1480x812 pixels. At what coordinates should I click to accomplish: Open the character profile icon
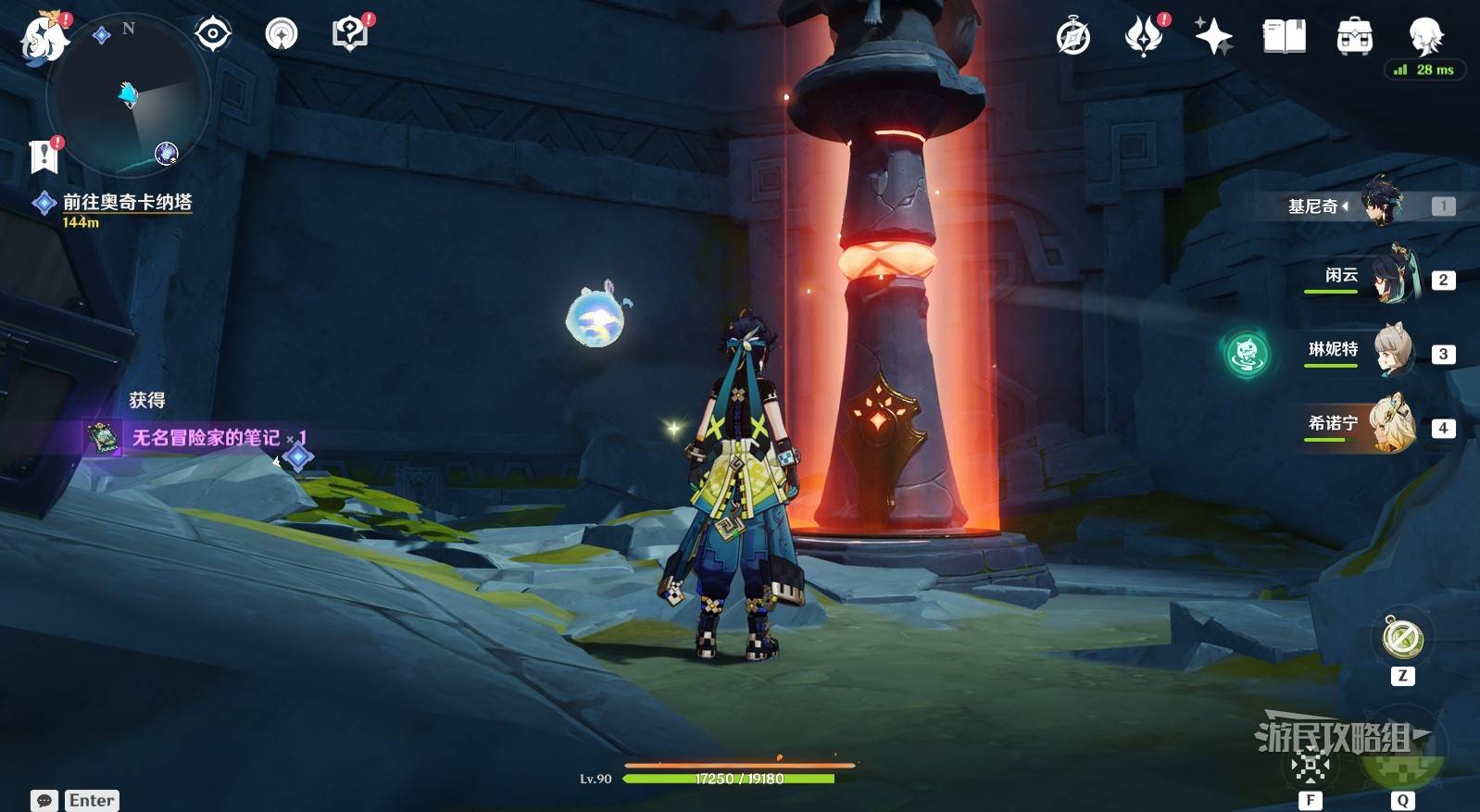pos(1424,37)
